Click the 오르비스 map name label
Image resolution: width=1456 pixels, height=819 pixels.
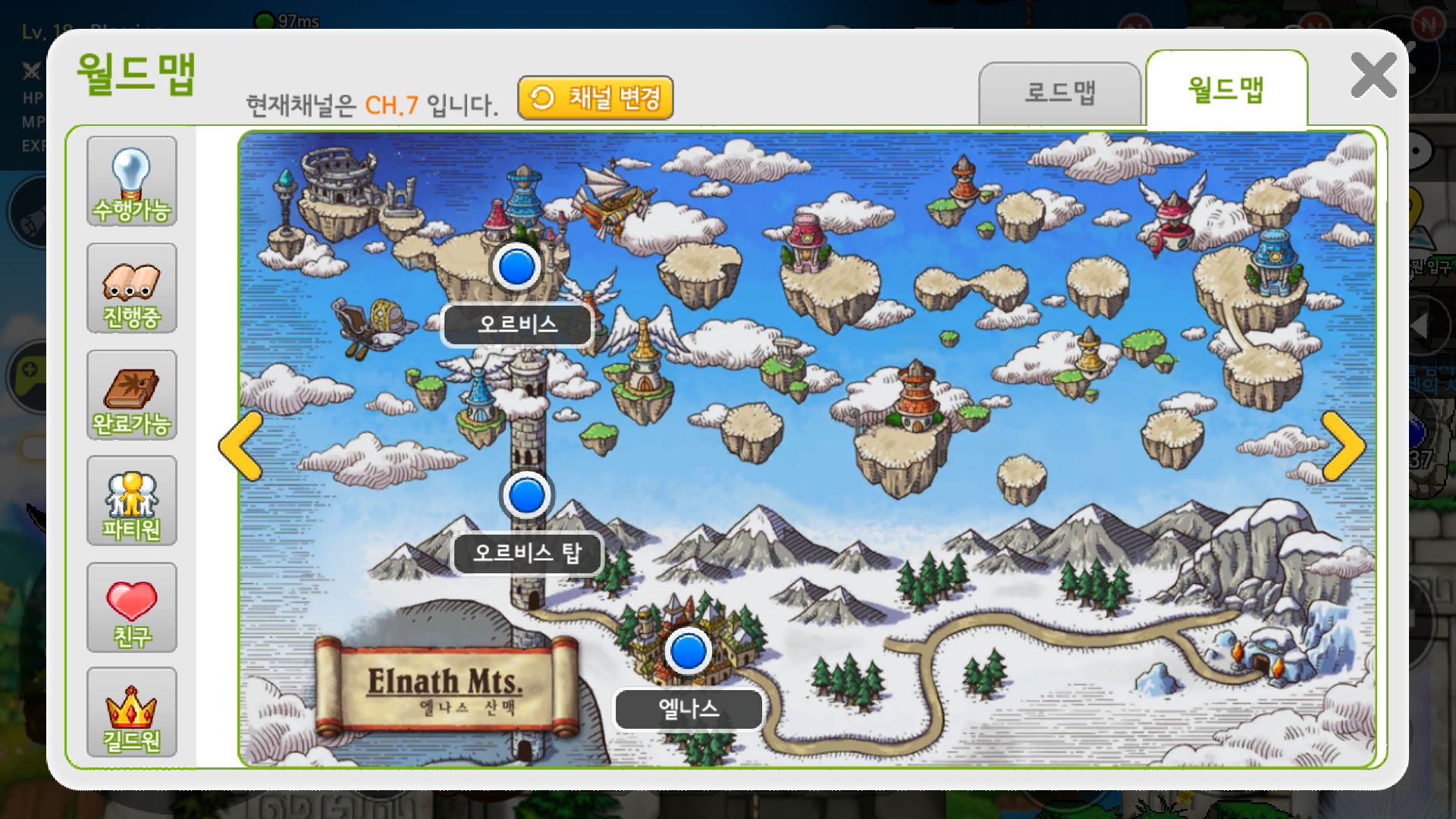pos(517,324)
